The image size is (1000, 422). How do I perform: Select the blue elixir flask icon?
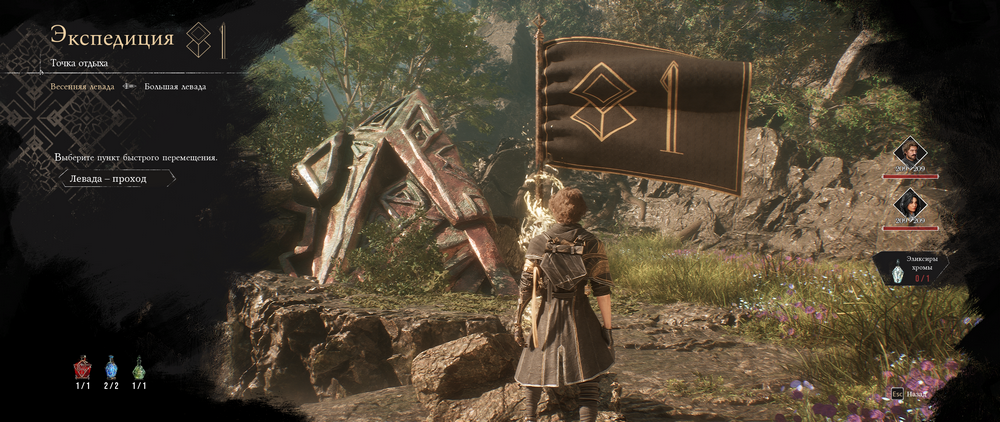click(x=111, y=368)
